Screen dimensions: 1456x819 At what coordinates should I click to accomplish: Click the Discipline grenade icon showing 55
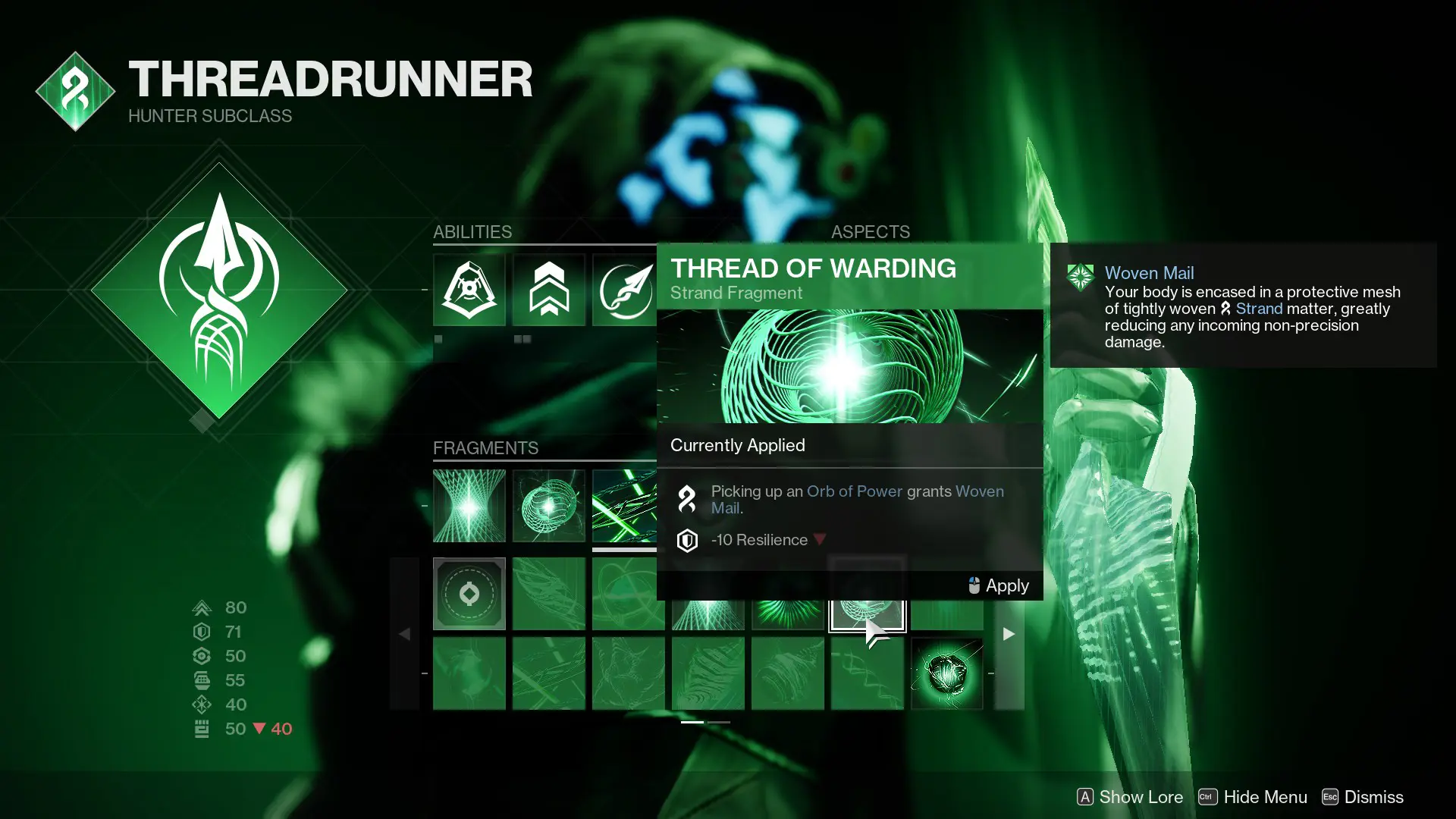coord(202,680)
